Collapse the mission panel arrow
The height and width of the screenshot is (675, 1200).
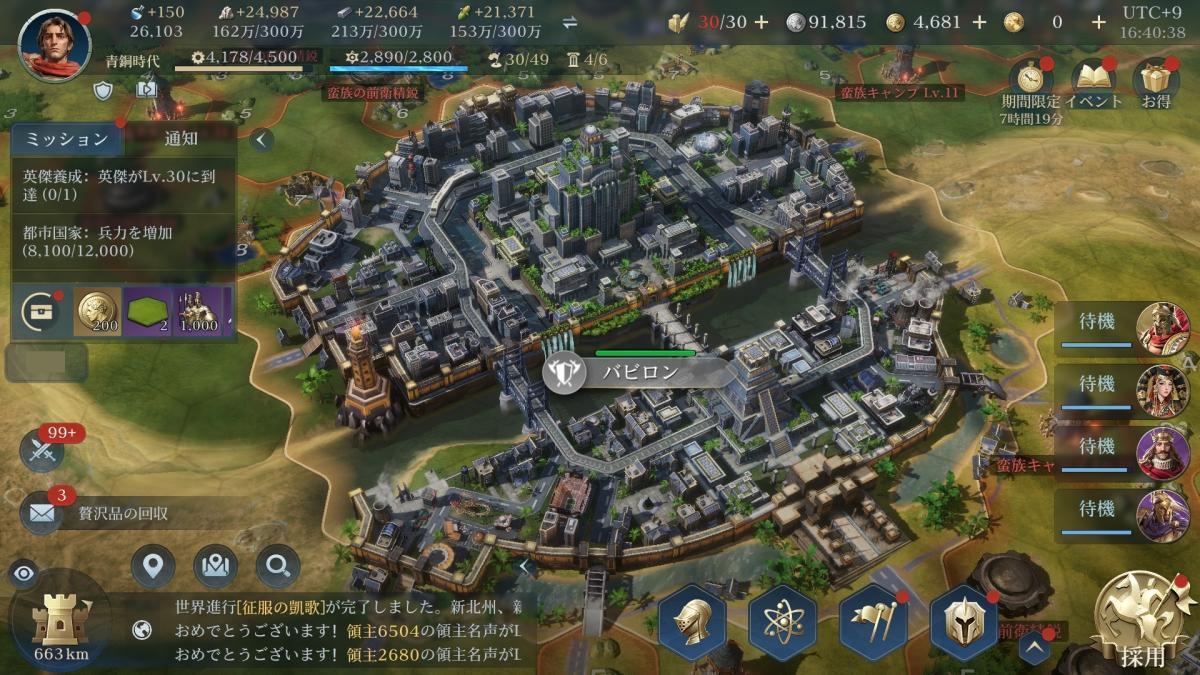coord(261,139)
